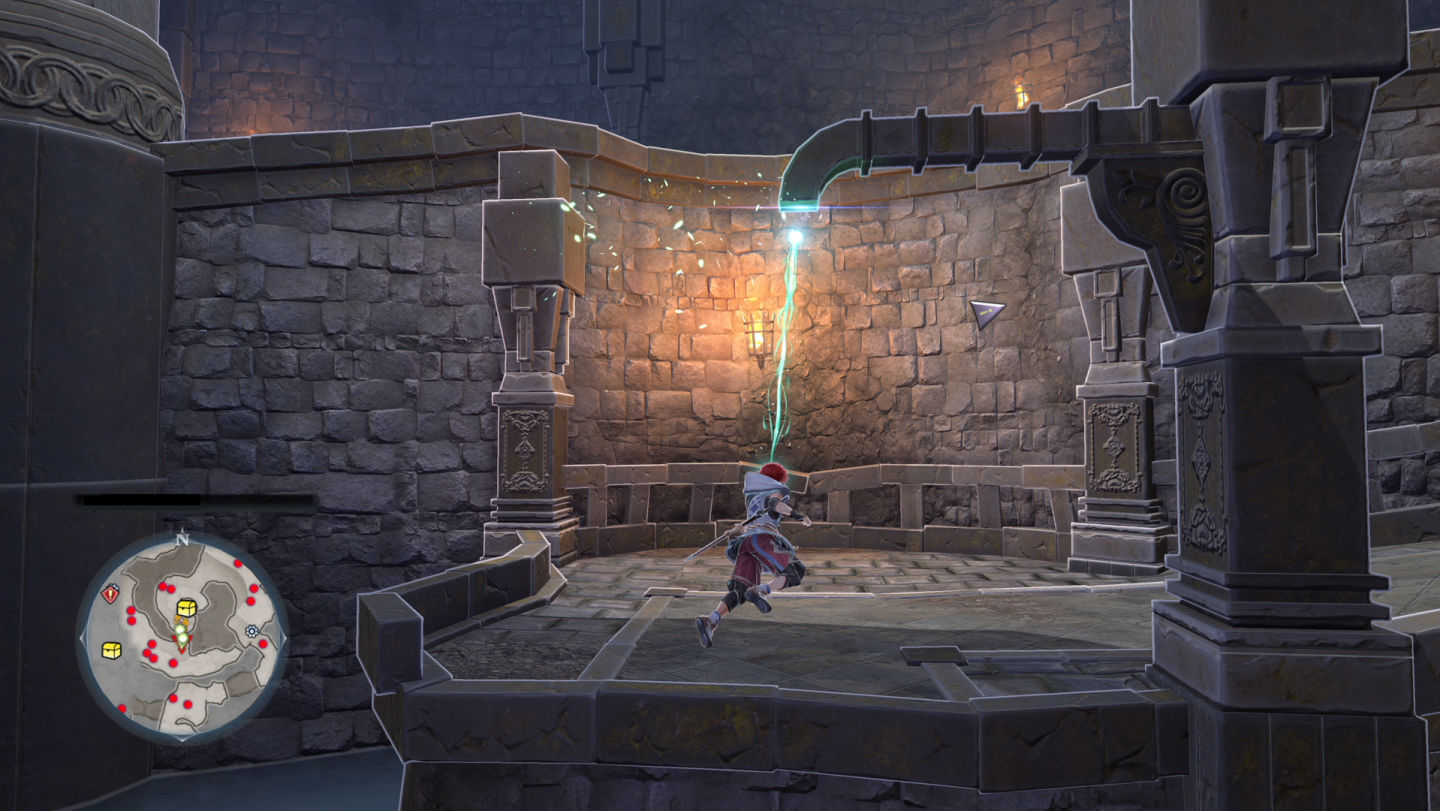The width and height of the screenshot is (1440, 811).
Task: Select the red exclamation quest marker
Action: click(x=111, y=594)
